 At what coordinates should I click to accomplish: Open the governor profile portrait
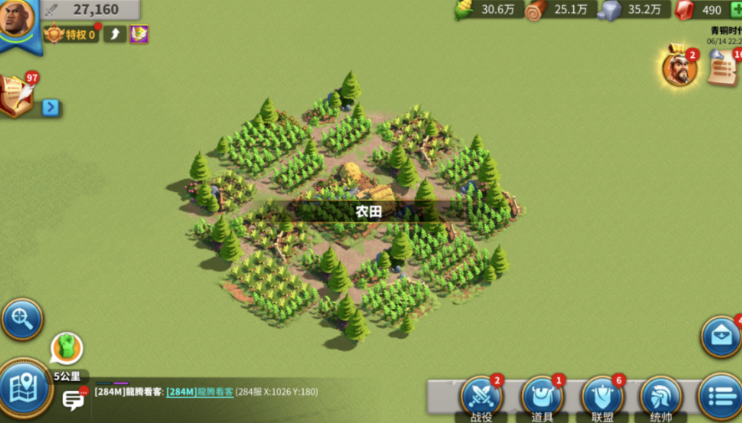coord(16,18)
